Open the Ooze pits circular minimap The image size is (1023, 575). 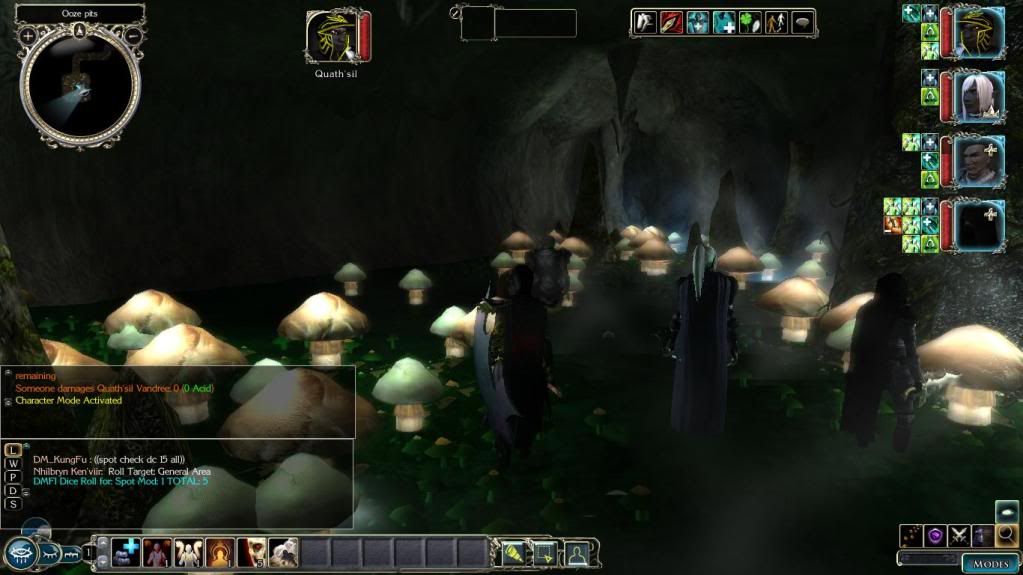point(80,87)
